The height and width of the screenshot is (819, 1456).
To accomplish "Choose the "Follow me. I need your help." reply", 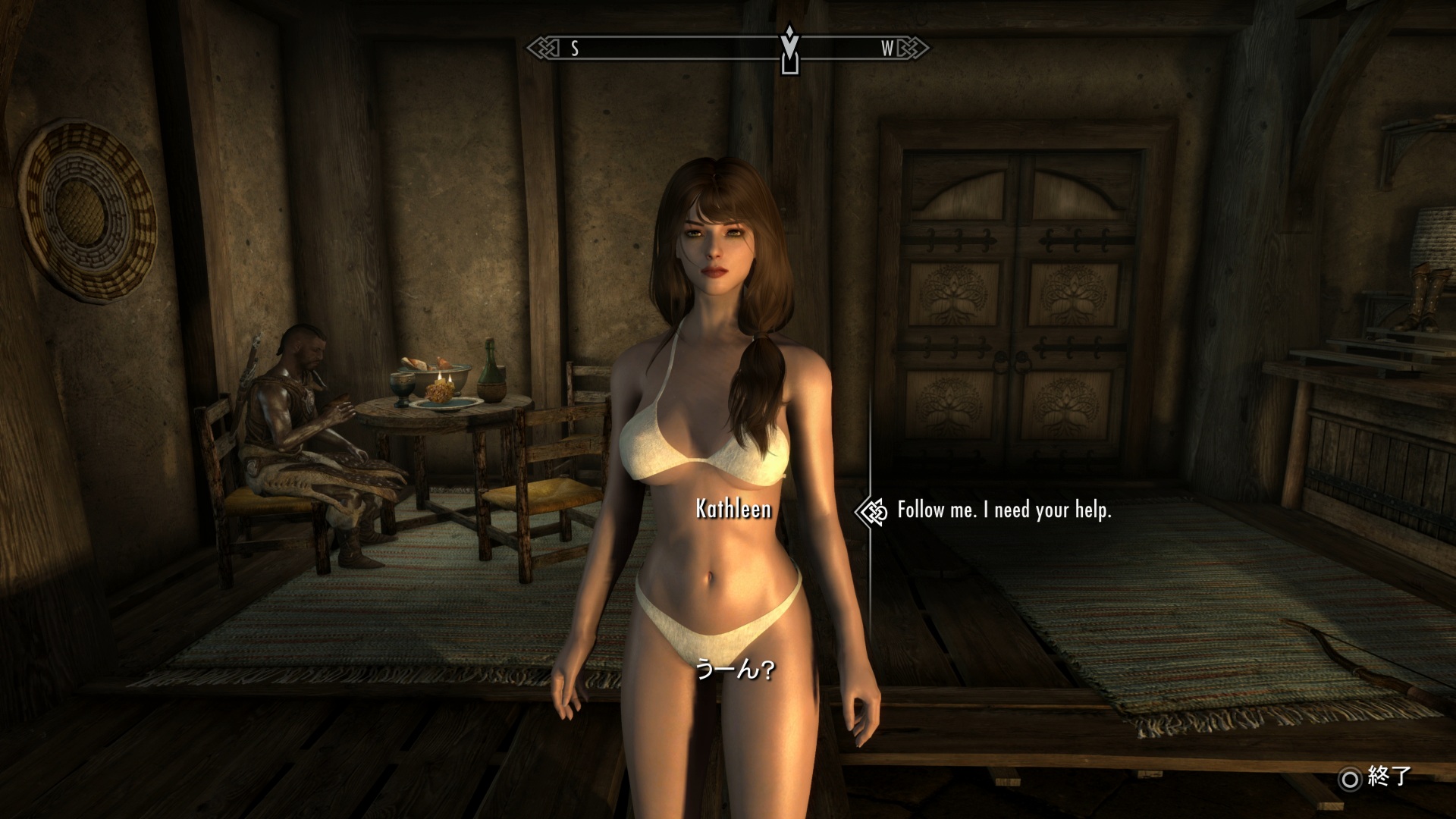I will tap(1003, 510).
